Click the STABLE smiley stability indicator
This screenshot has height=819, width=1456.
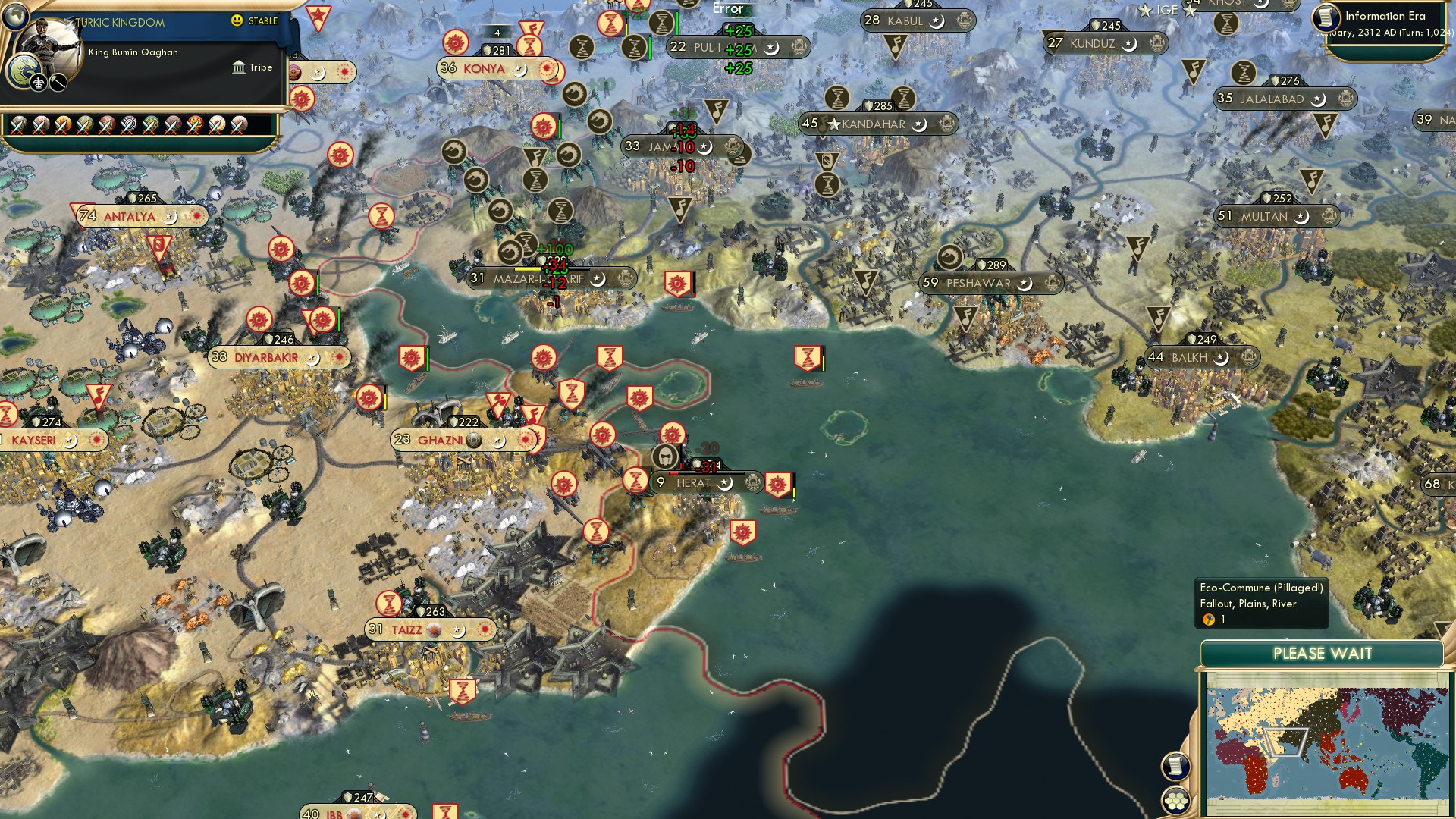237,21
